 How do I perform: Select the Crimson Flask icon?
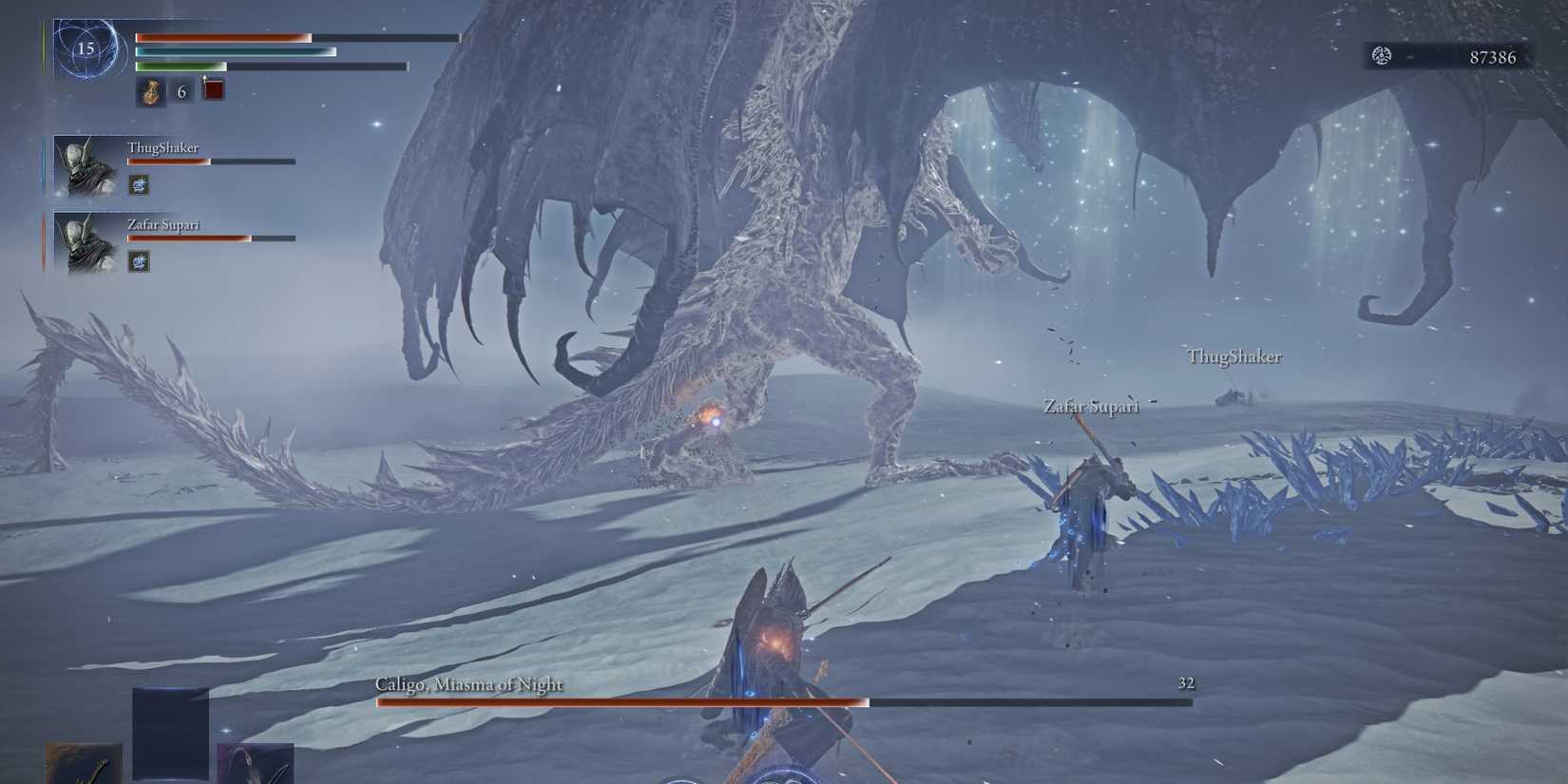(x=149, y=92)
